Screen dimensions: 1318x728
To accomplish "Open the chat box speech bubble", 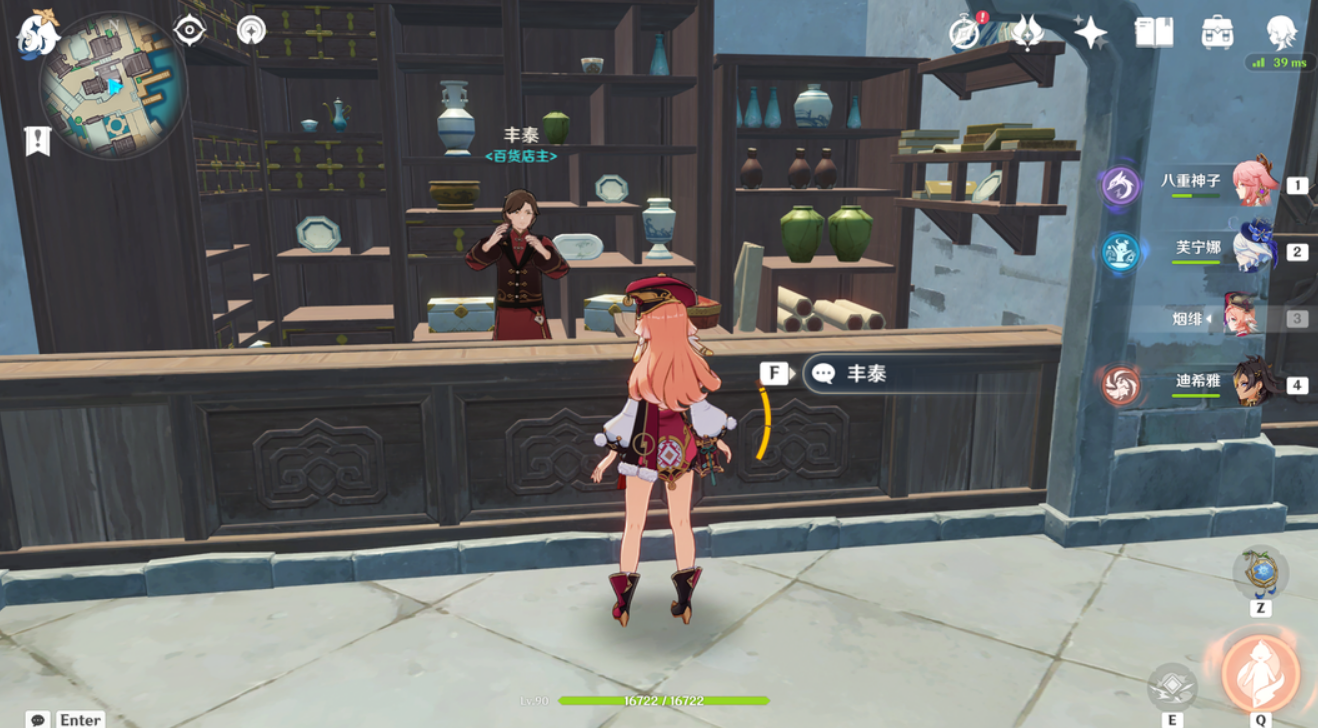I will [x=38, y=719].
